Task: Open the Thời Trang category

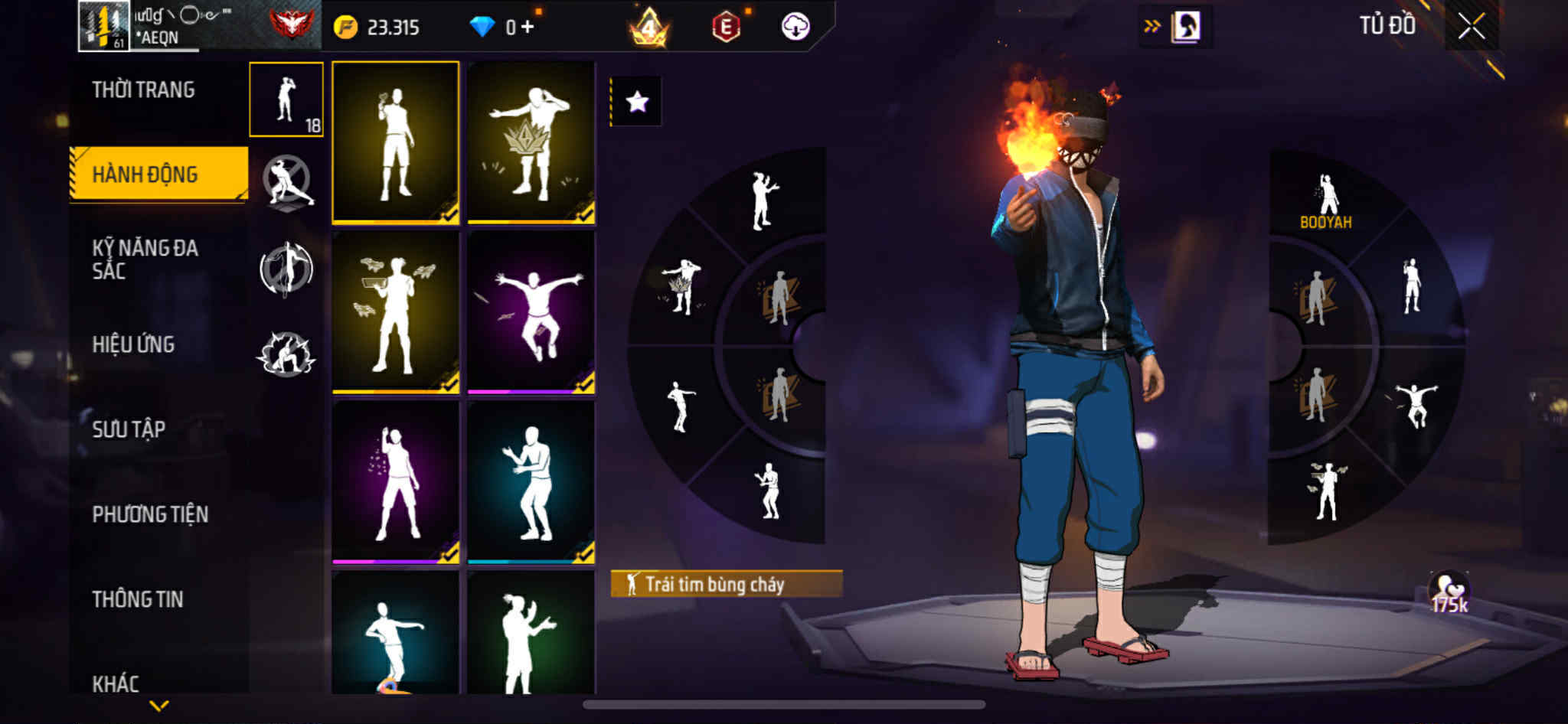Action: (143, 90)
